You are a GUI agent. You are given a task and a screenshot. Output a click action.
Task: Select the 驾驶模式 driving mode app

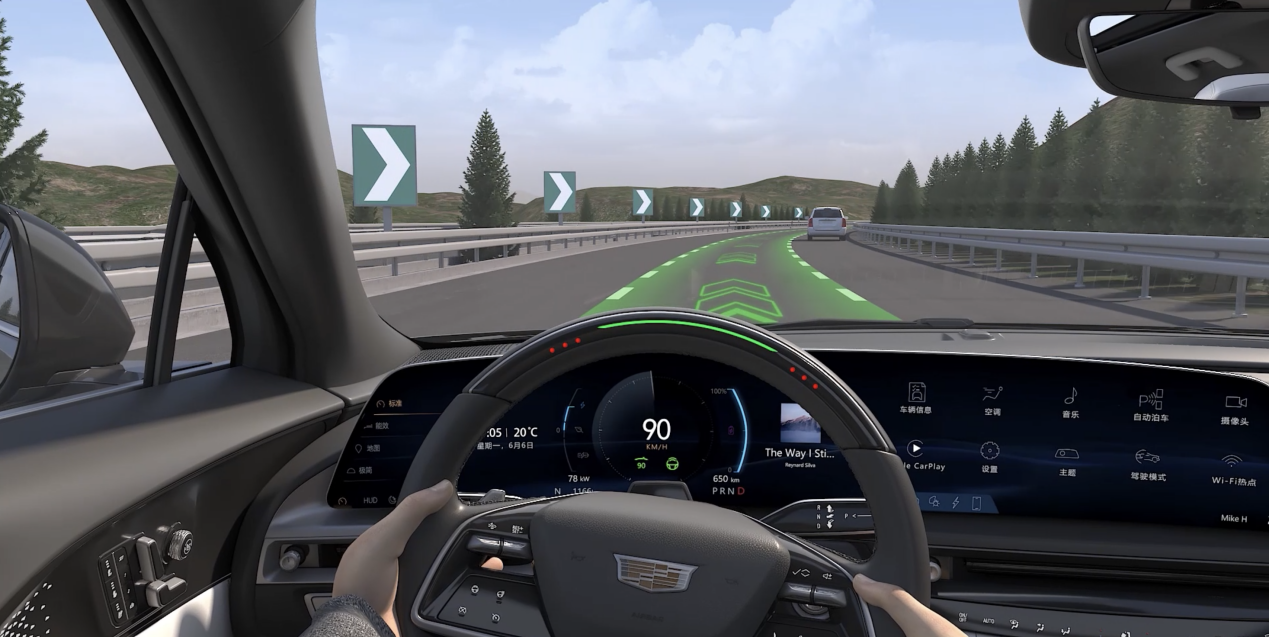coord(1147,463)
